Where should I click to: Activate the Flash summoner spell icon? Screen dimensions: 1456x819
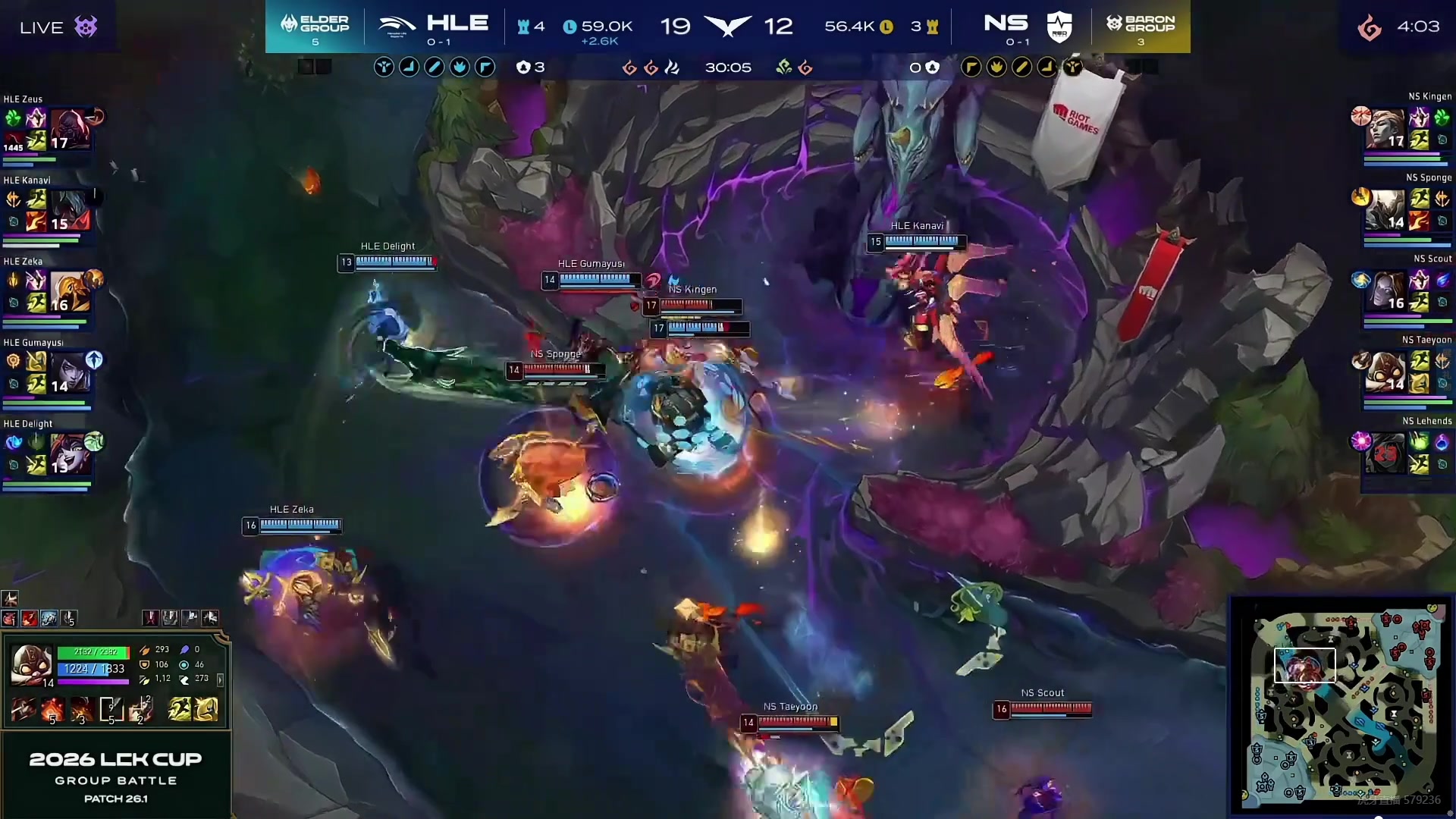pos(206,710)
